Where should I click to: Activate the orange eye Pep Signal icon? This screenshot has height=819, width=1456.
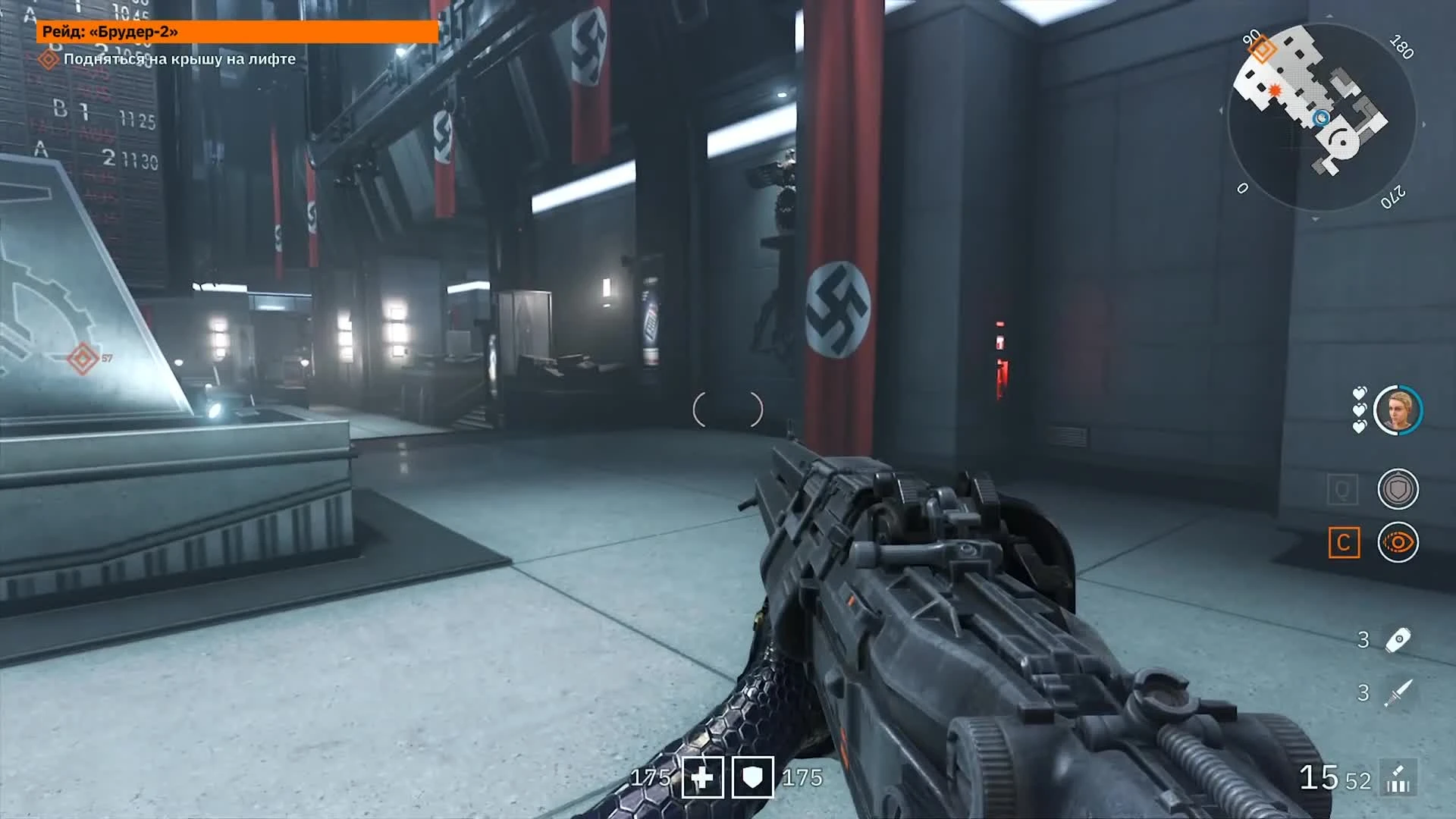1398,542
